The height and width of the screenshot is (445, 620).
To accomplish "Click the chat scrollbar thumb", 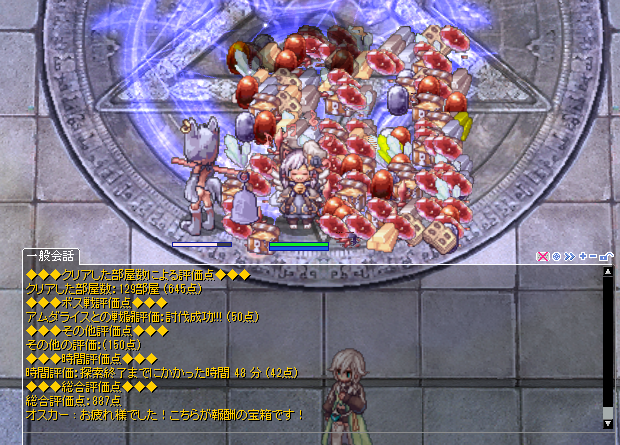I will 607,411.
